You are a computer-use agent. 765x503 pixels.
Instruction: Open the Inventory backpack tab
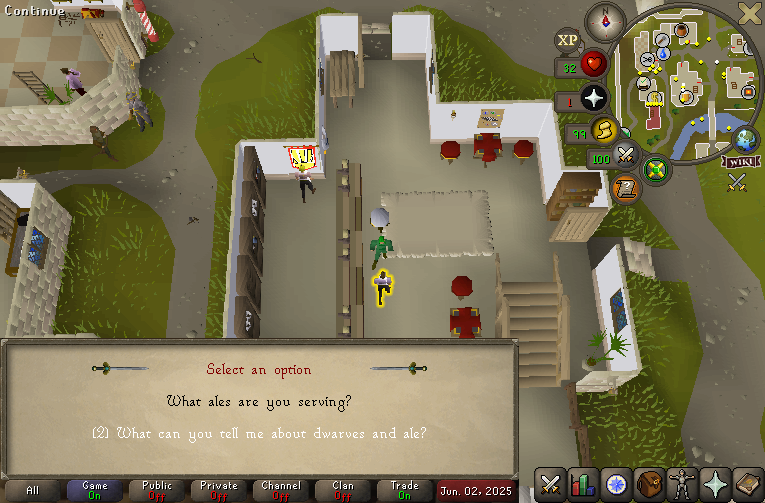[x=651, y=484]
